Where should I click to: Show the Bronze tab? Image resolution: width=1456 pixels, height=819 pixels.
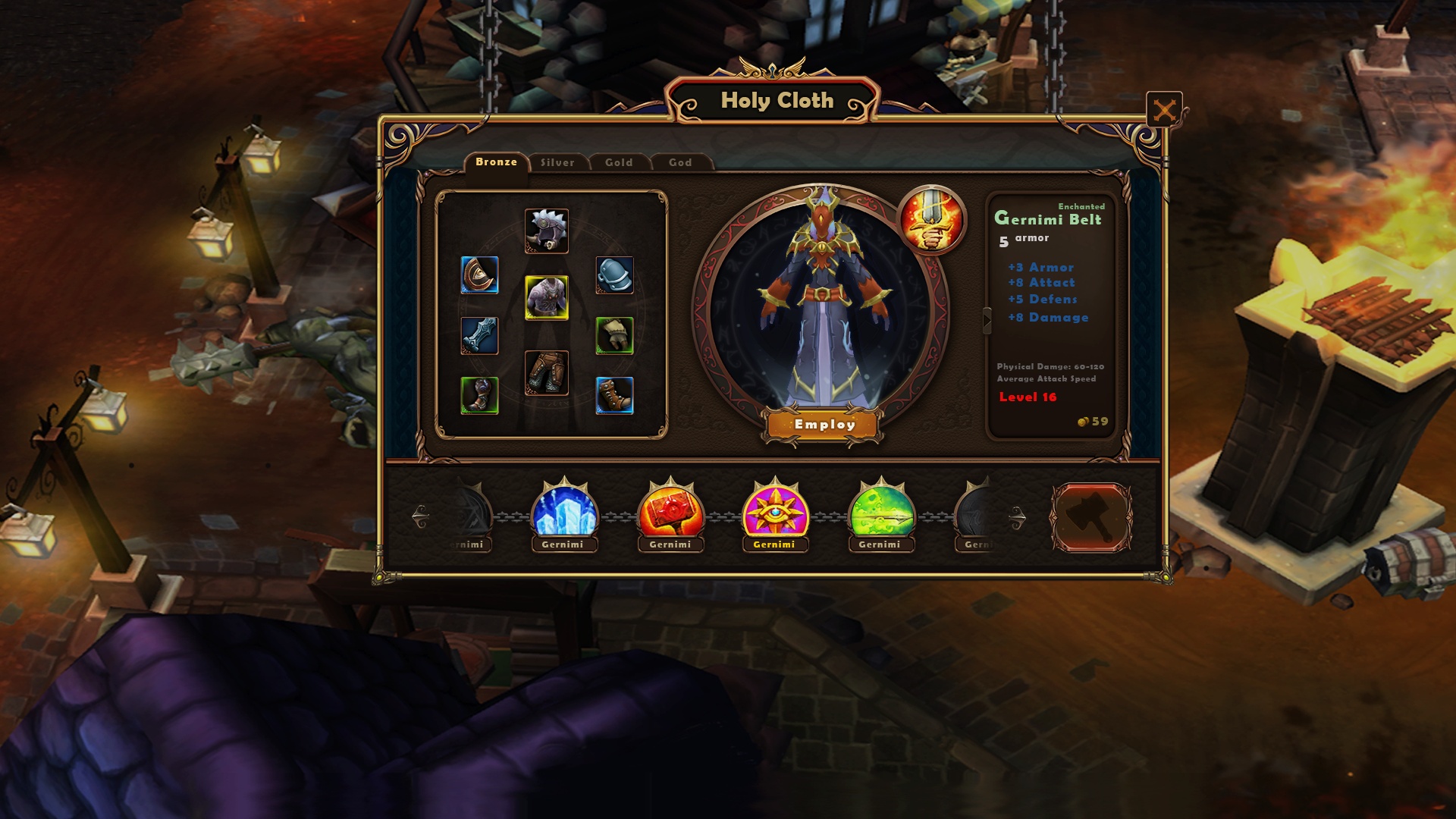tap(496, 162)
